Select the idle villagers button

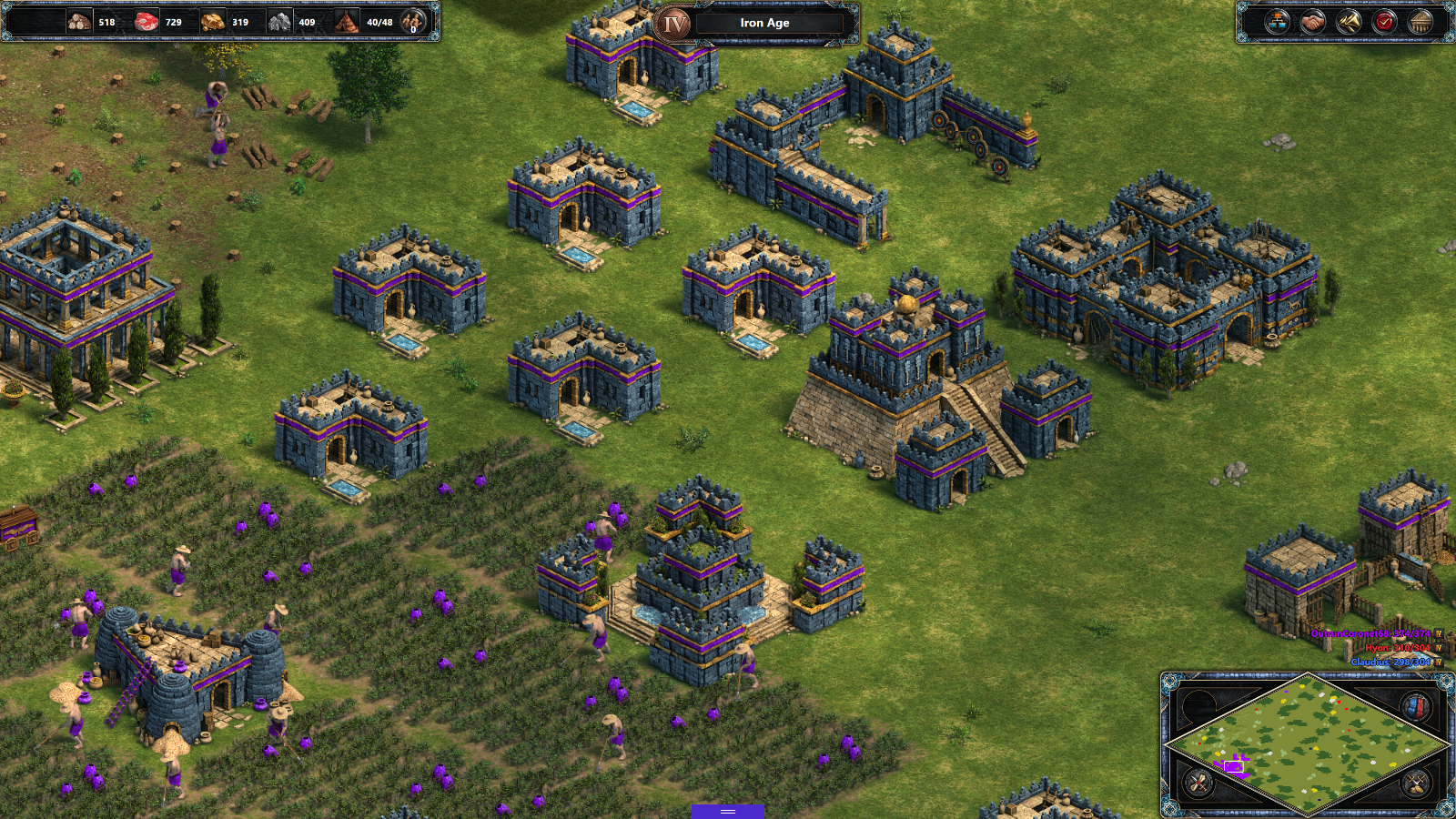pyautogui.click(x=413, y=22)
